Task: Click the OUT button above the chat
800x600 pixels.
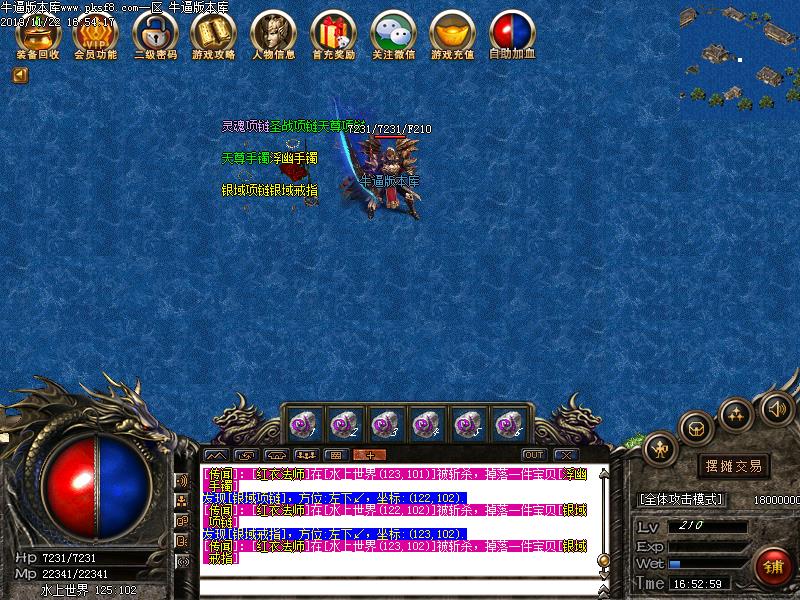Action: click(x=533, y=455)
